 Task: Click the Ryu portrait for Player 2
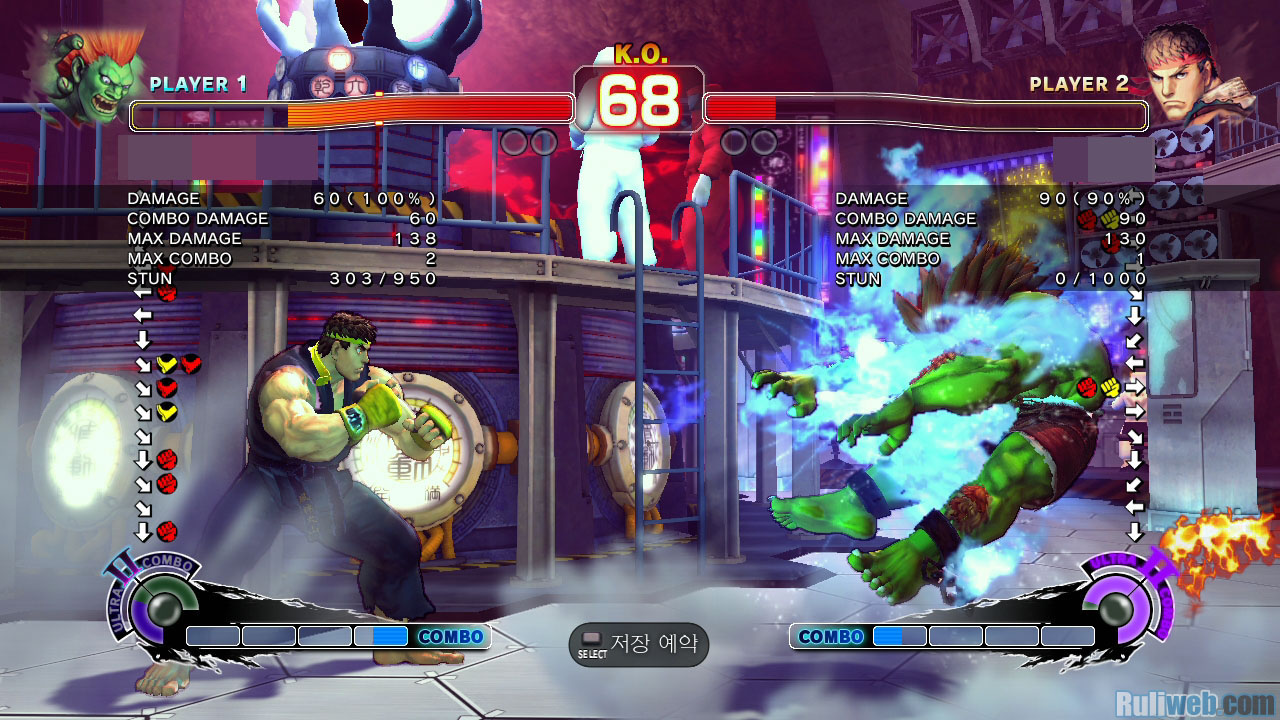pyautogui.click(x=1190, y=75)
